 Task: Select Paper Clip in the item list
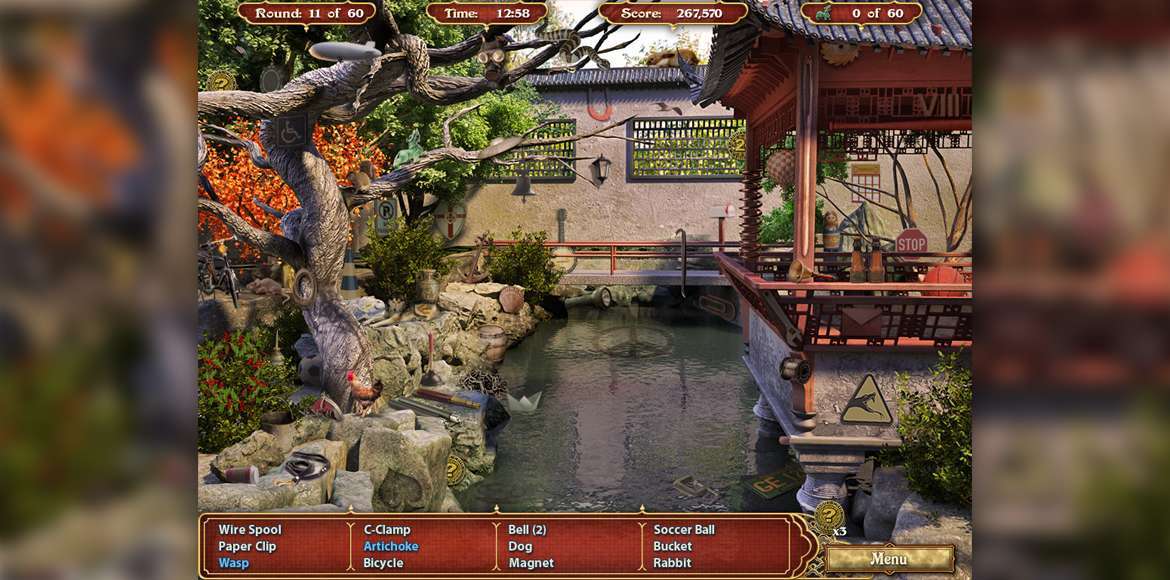(x=247, y=547)
